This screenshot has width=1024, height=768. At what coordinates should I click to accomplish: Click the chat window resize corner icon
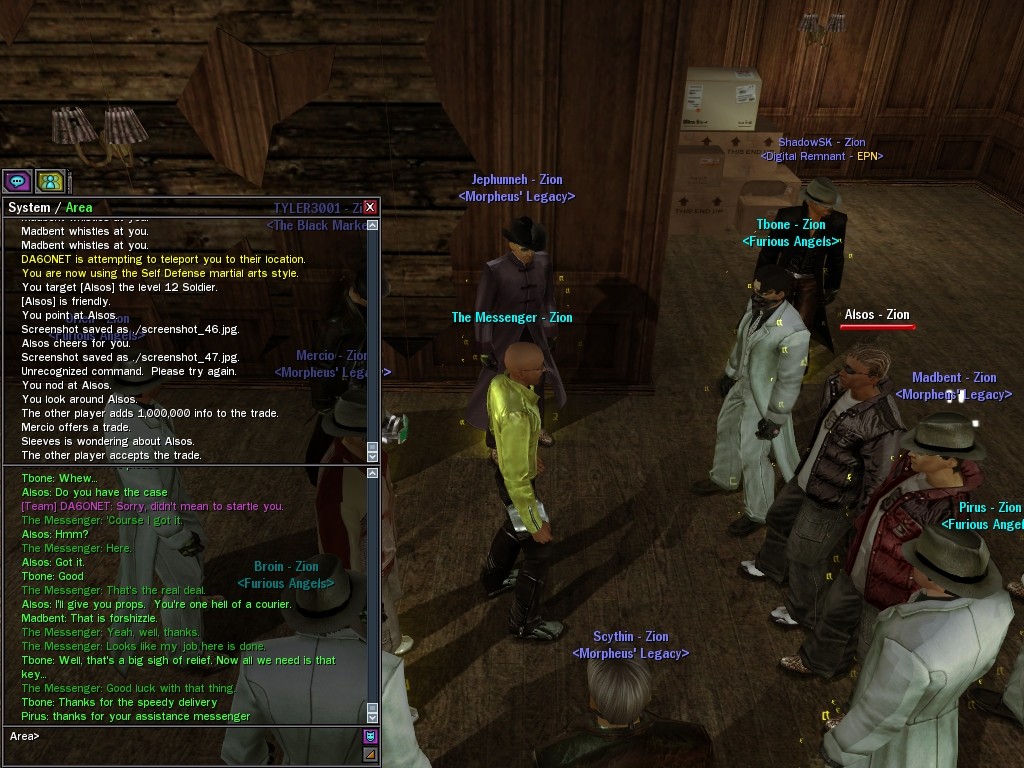pos(370,754)
